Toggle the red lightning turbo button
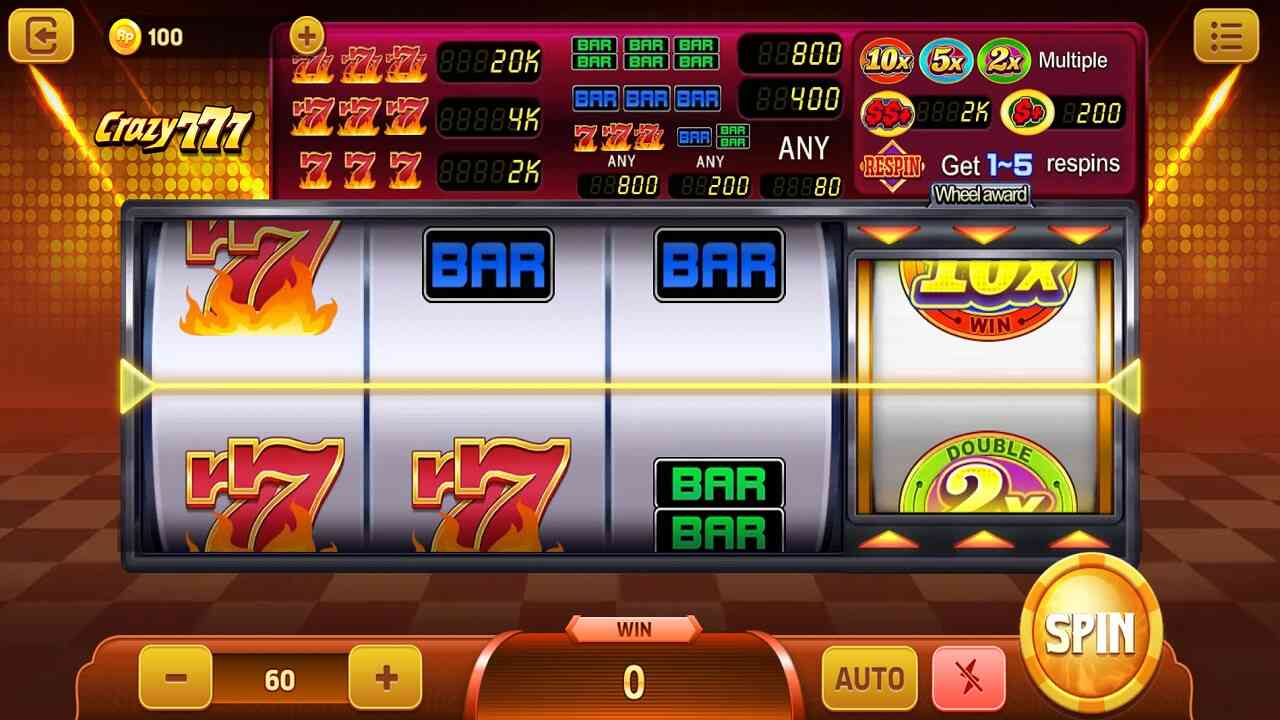Screen dimensions: 1280x720 (x=968, y=679)
